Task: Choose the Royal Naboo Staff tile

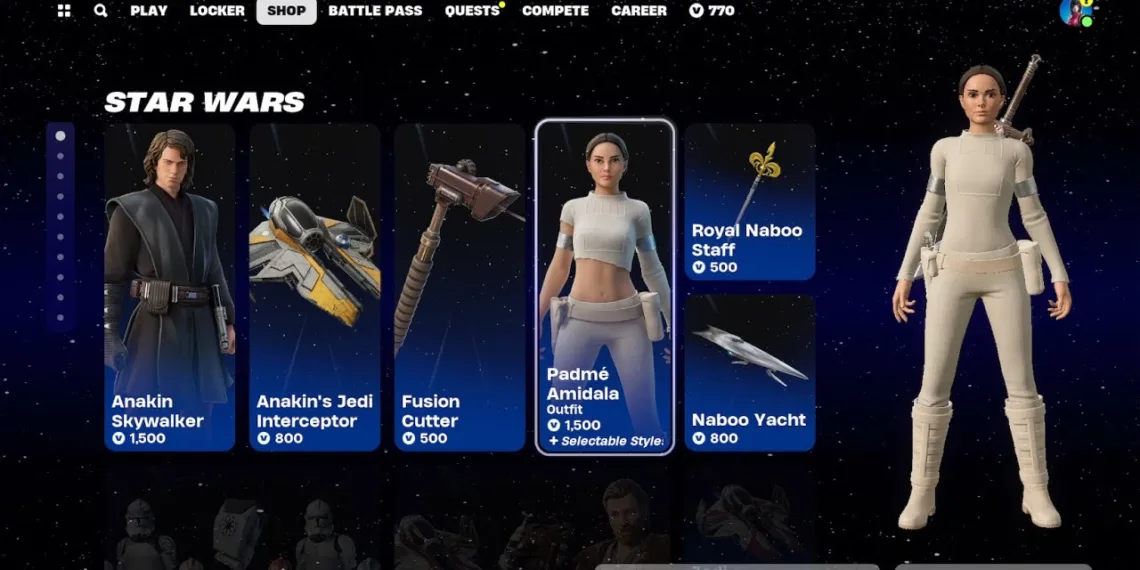Action: coord(750,202)
